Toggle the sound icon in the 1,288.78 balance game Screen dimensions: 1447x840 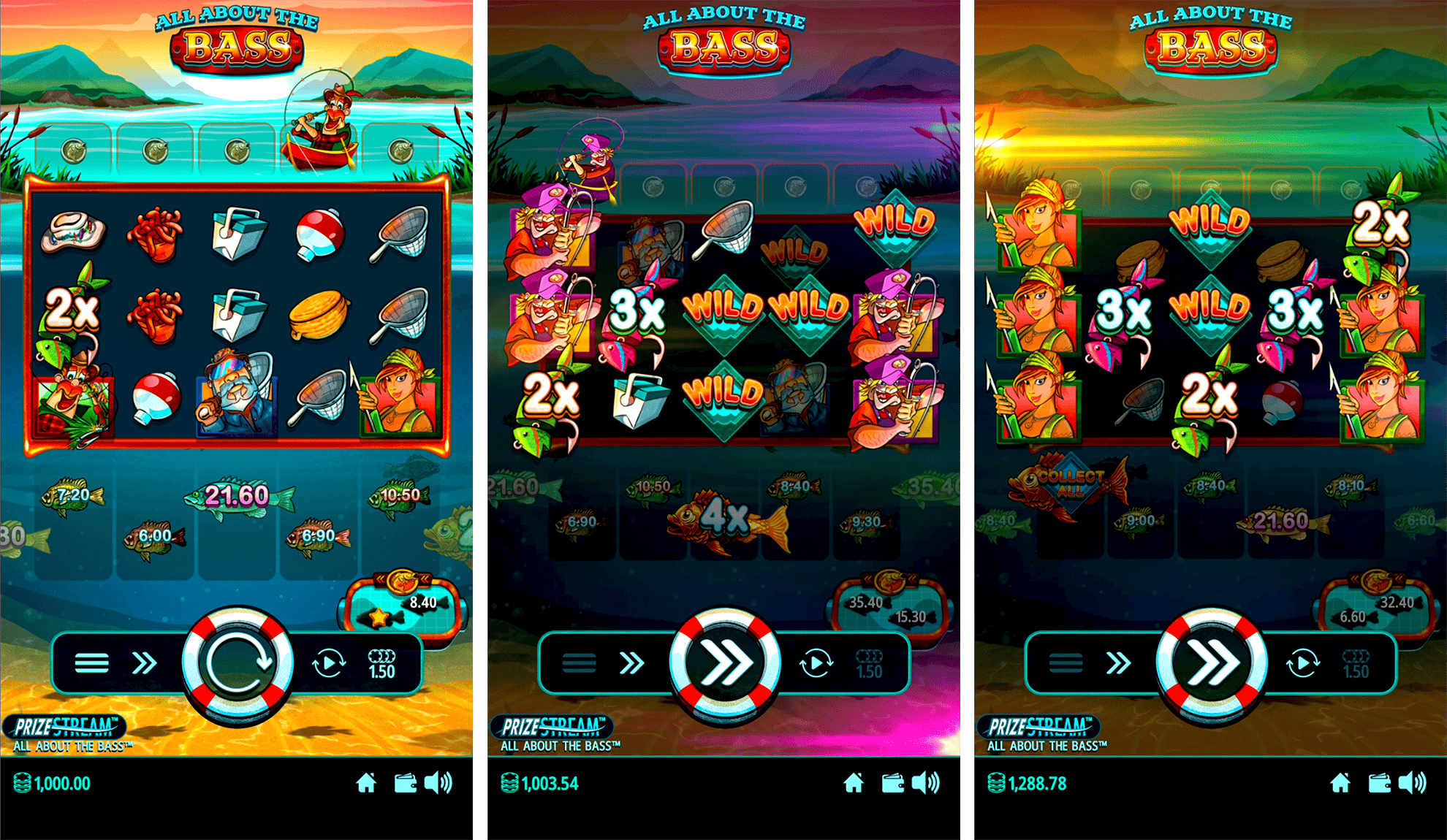pyautogui.click(x=1413, y=784)
